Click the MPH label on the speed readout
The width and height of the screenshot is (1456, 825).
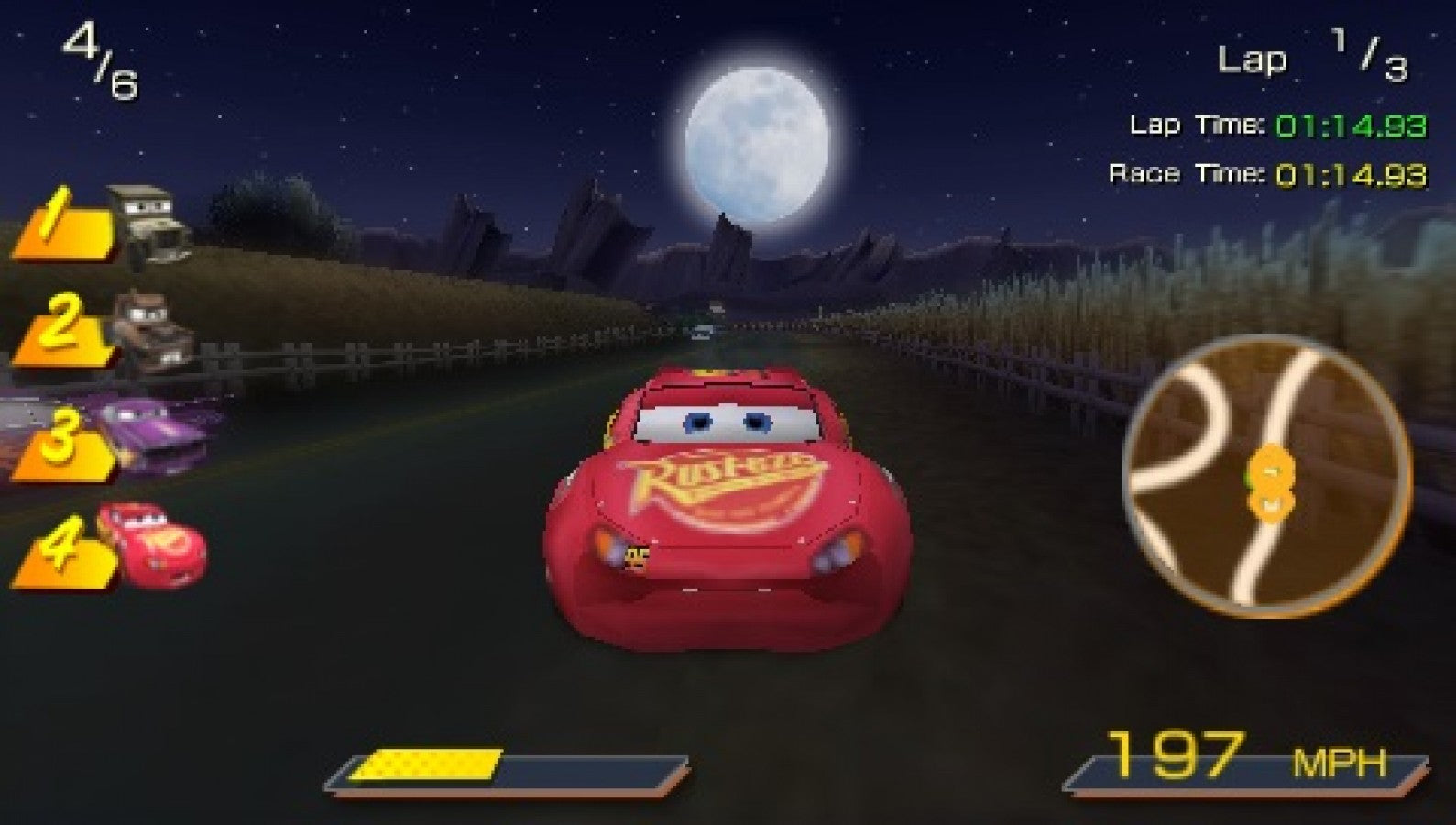click(1340, 761)
